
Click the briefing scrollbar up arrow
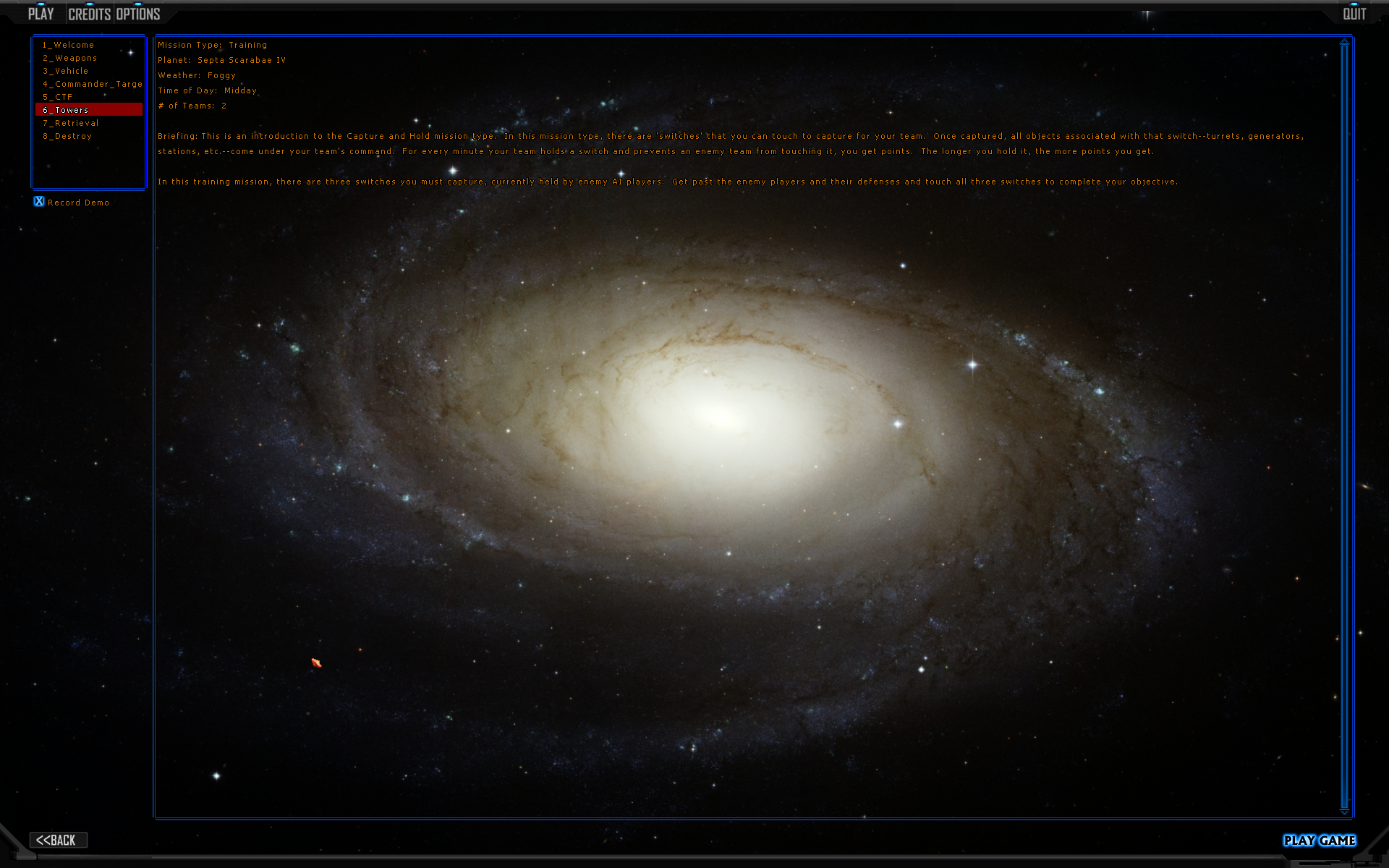[x=1344, y=42]
